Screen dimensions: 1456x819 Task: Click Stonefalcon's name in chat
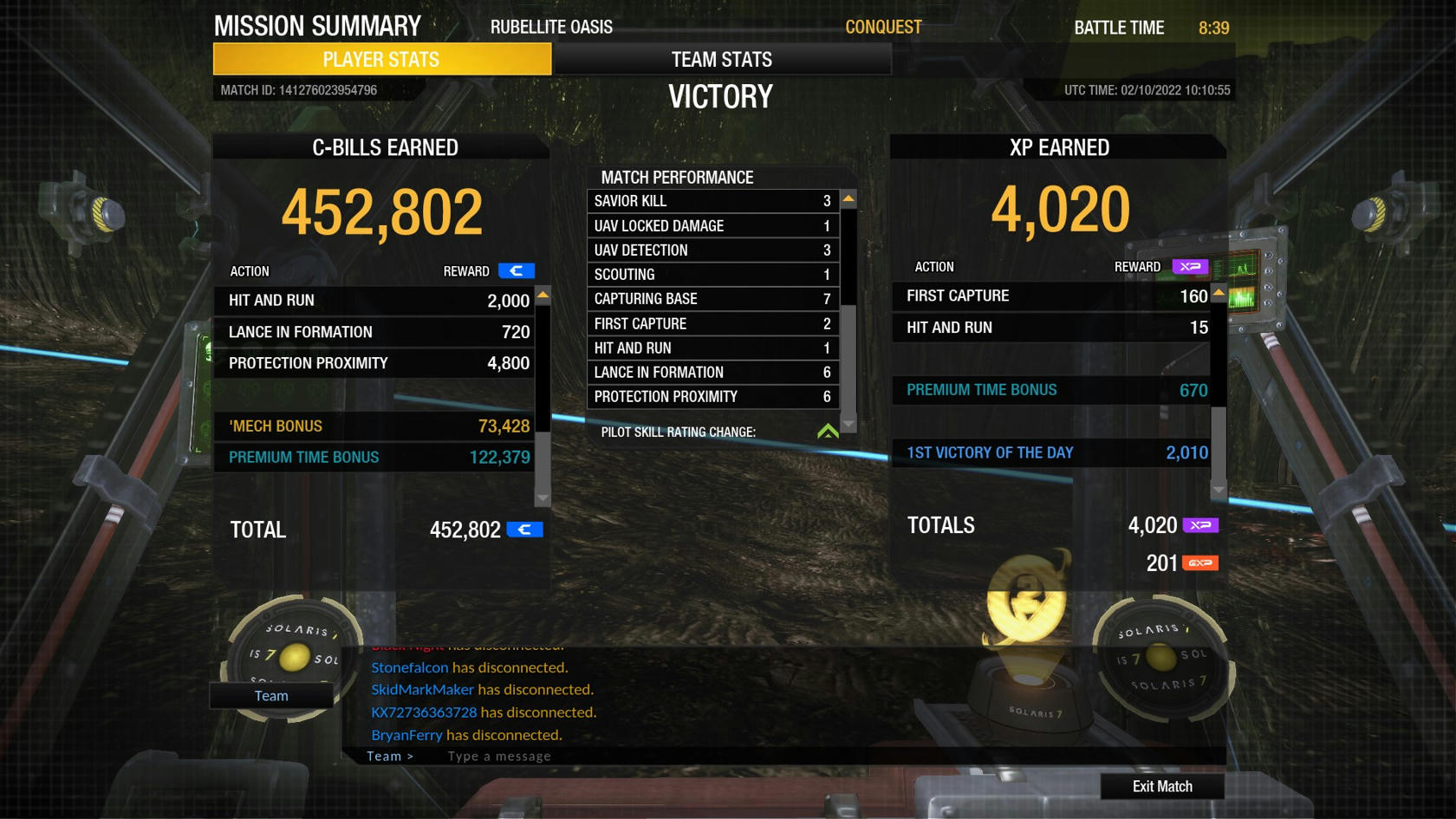[410, 667]
